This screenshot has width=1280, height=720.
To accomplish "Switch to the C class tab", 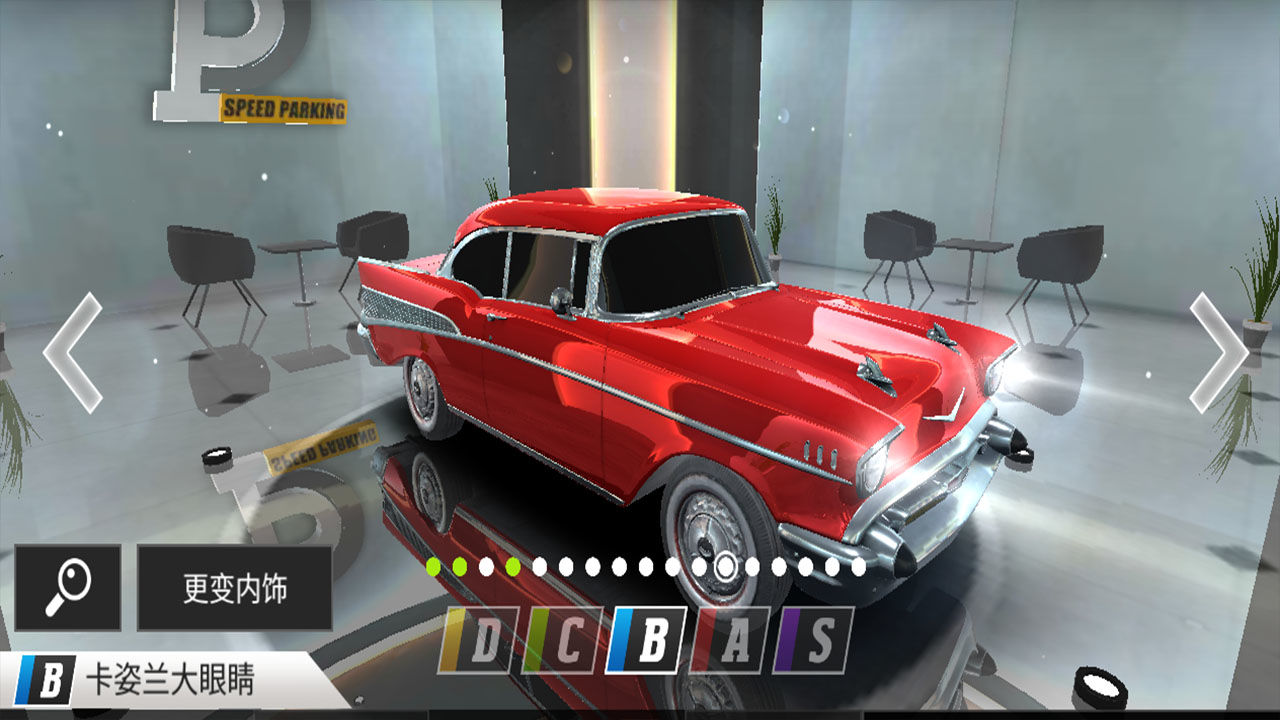I will (562, 640).
